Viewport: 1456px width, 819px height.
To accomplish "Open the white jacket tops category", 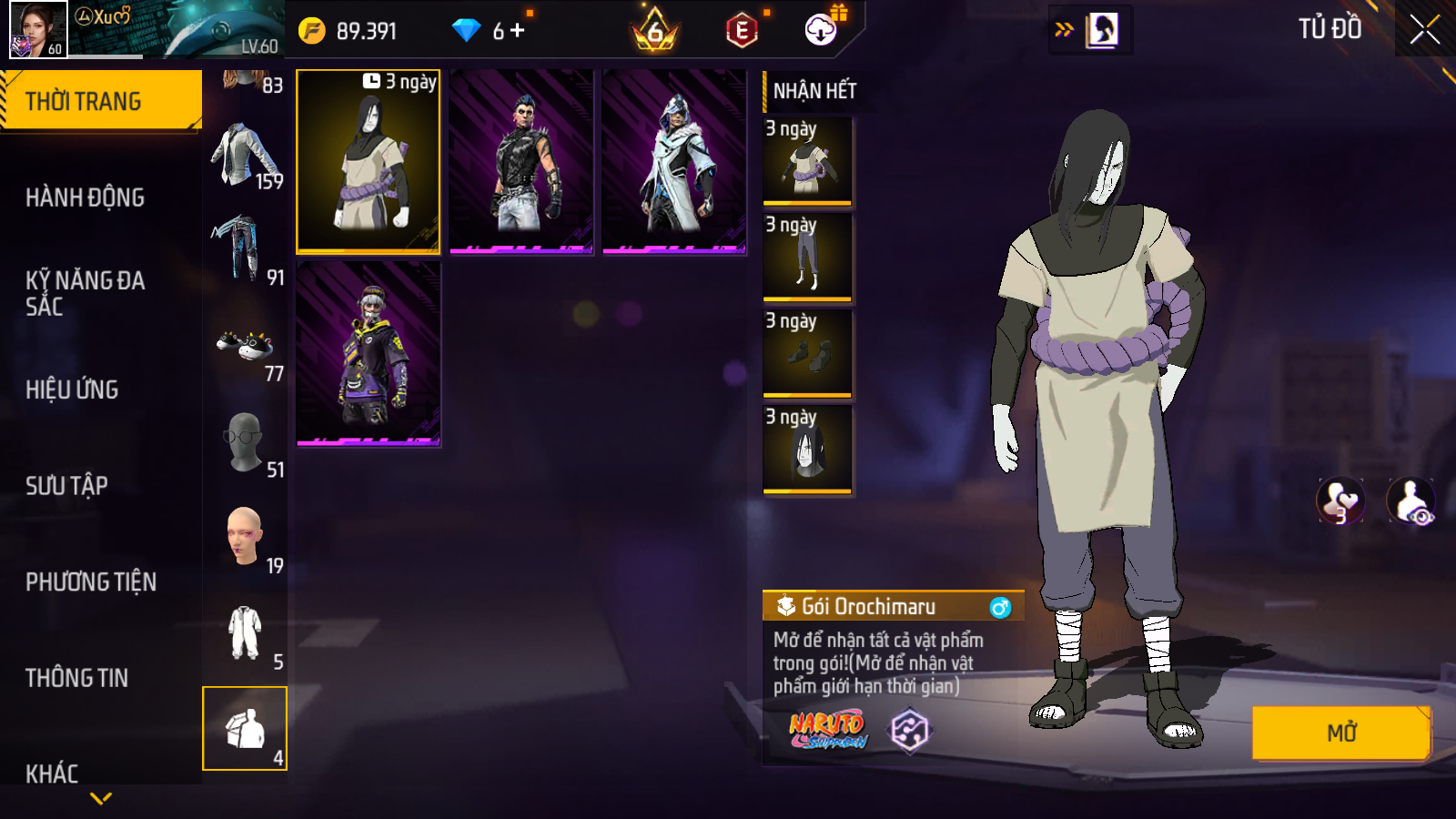I will click(245, 157).
